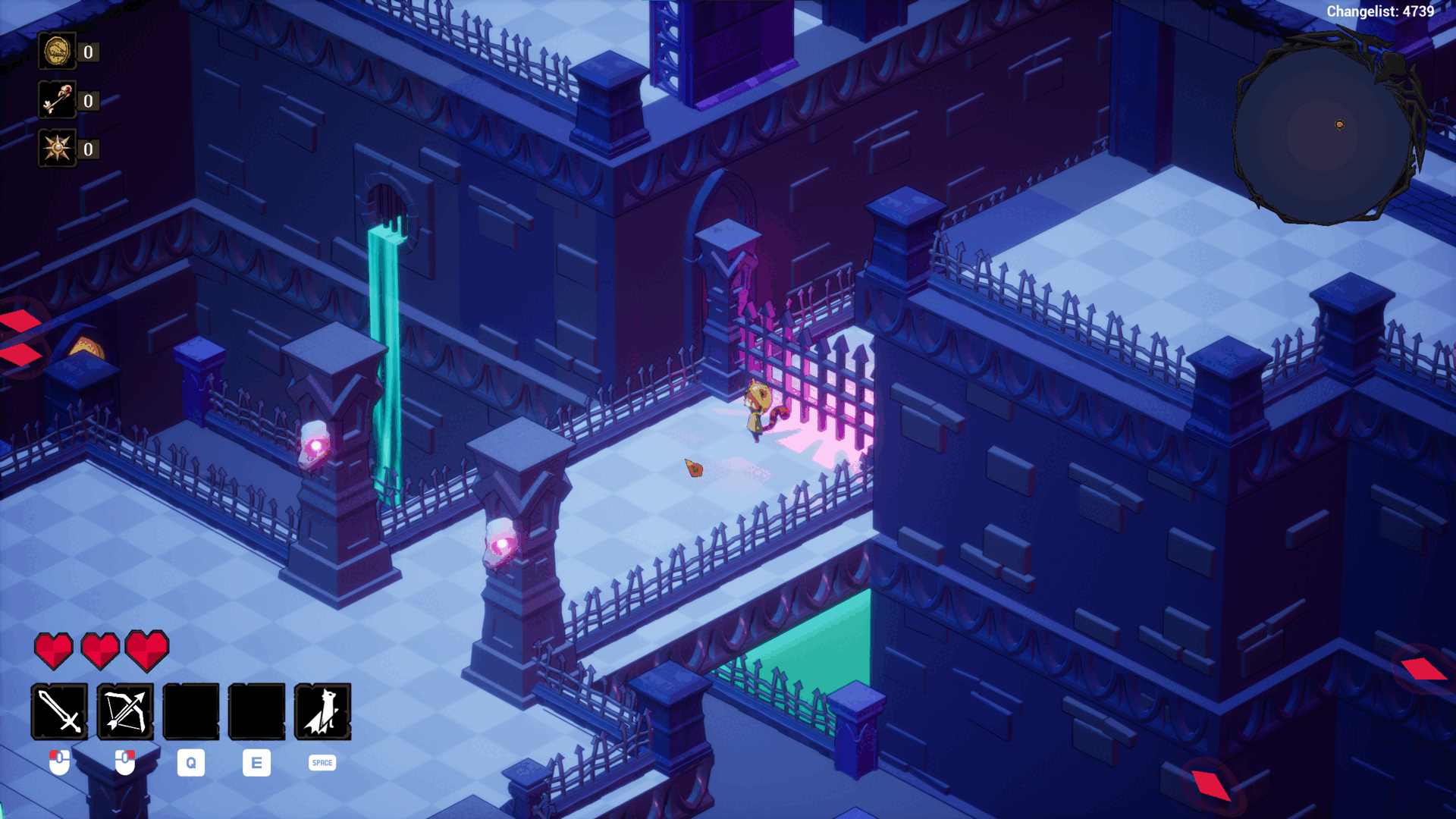Screen dimensions: 1456x819
Task: Click the SPACE key prompt label
Action: tap(321, 763)
